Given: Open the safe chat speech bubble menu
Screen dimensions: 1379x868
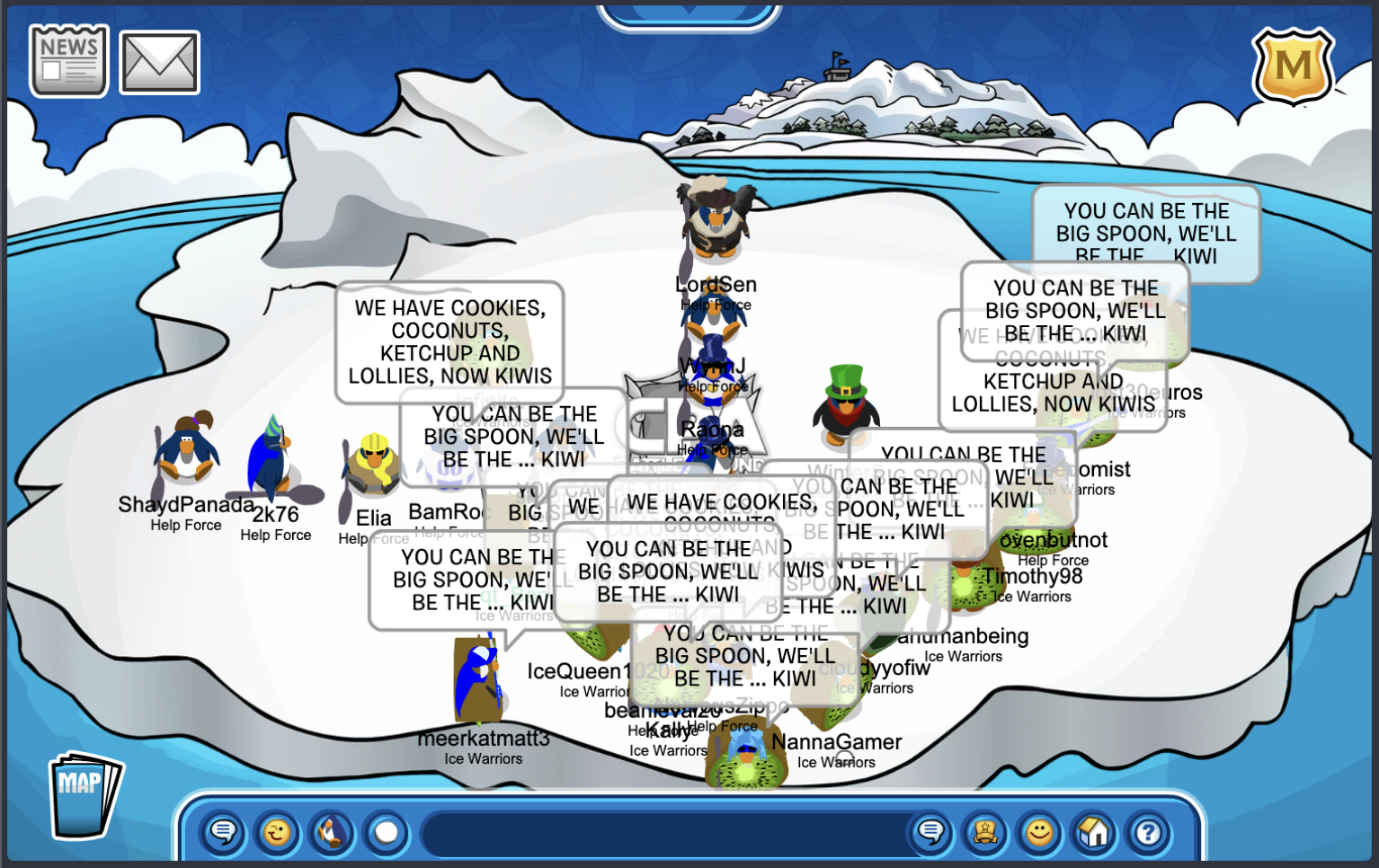Looking at the screenshot, I should (223, 833).
